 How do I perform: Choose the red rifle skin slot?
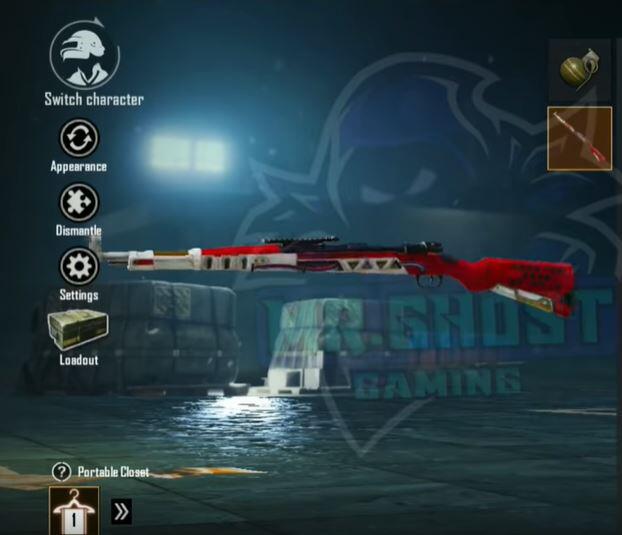580,138
